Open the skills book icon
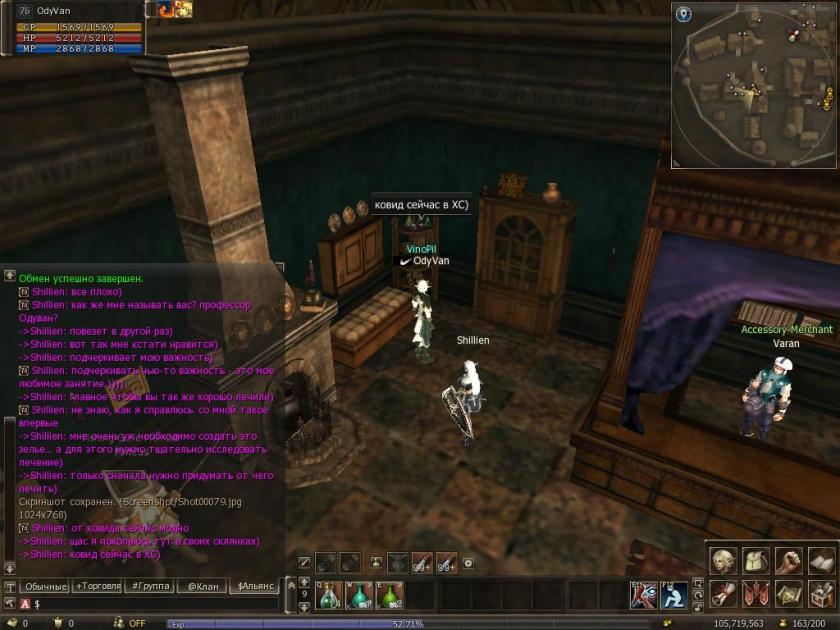Viewport: 840px width, 630px height. (x=821, y=561)
